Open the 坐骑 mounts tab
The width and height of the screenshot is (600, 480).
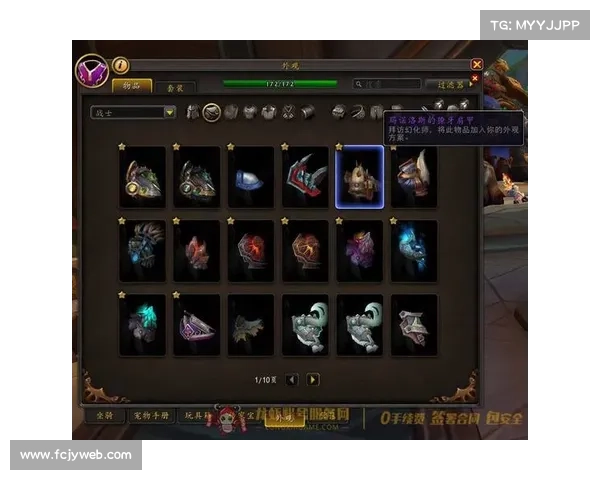(99, 416)
